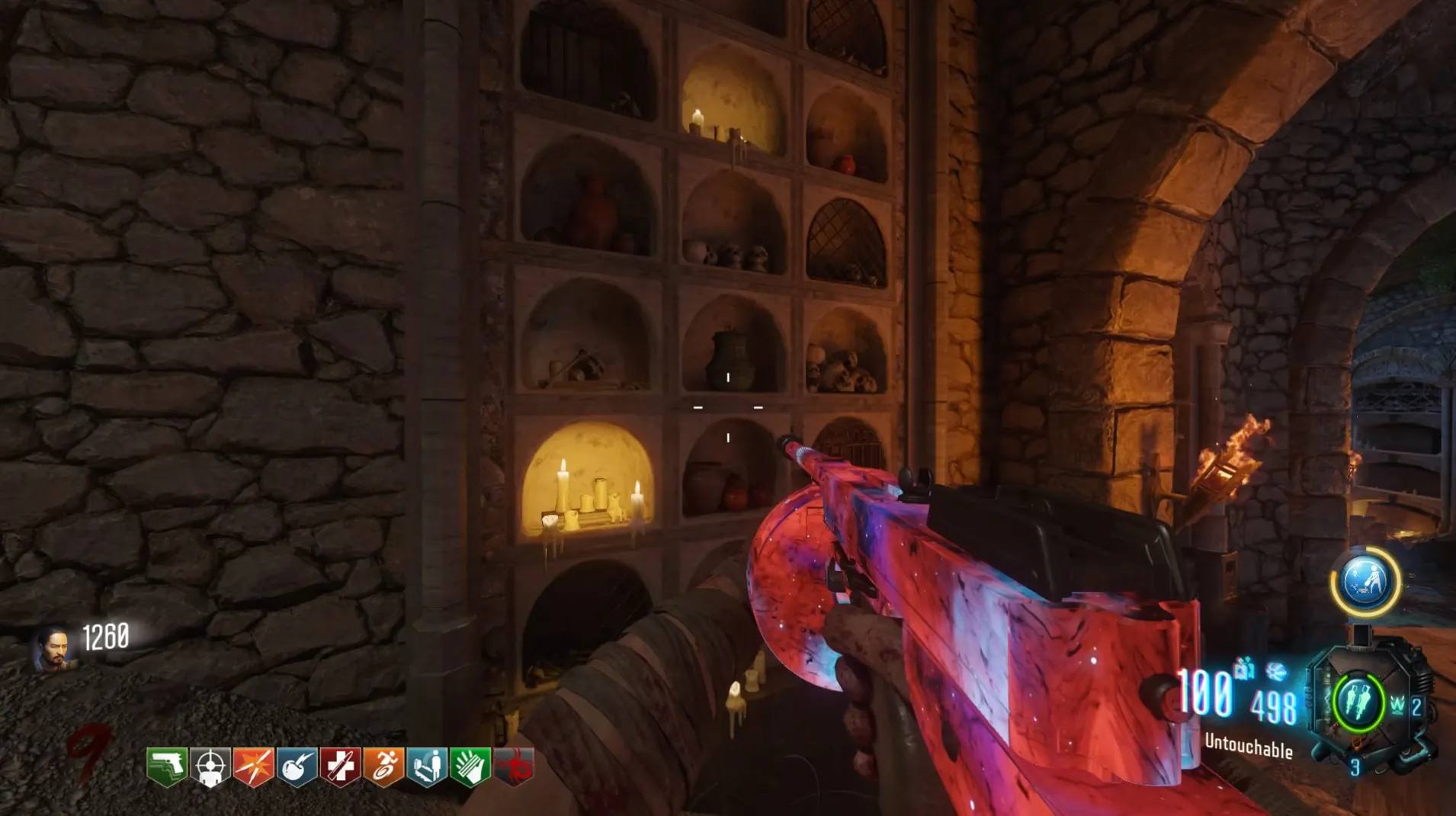The height and width of the screenshot is (816, 1456).
Task: Click the glowing W grenade icon
Action: pos(1397,706)
